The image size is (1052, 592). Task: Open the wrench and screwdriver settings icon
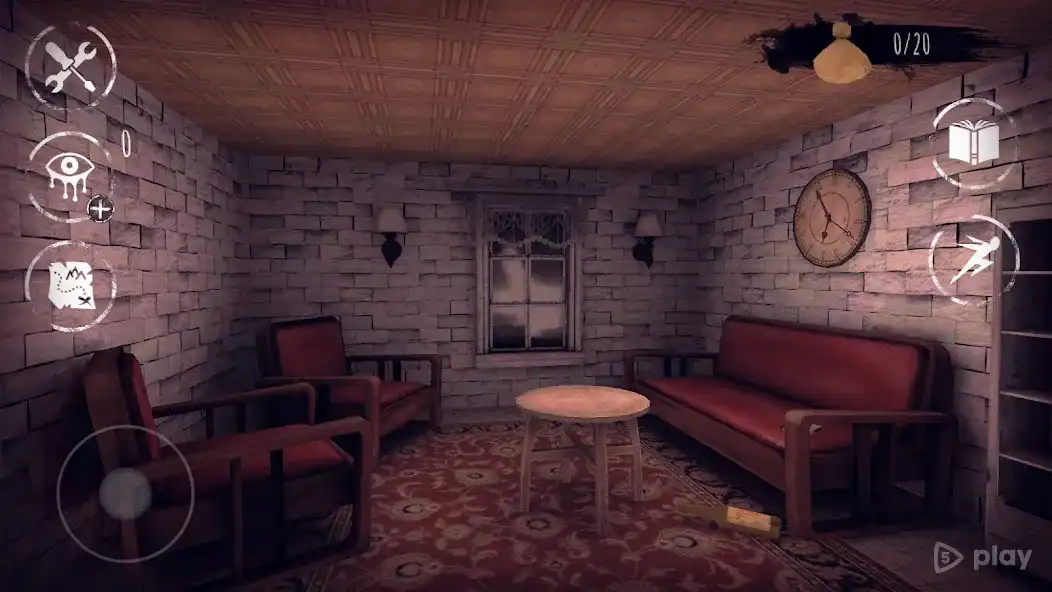coord(71,68)
